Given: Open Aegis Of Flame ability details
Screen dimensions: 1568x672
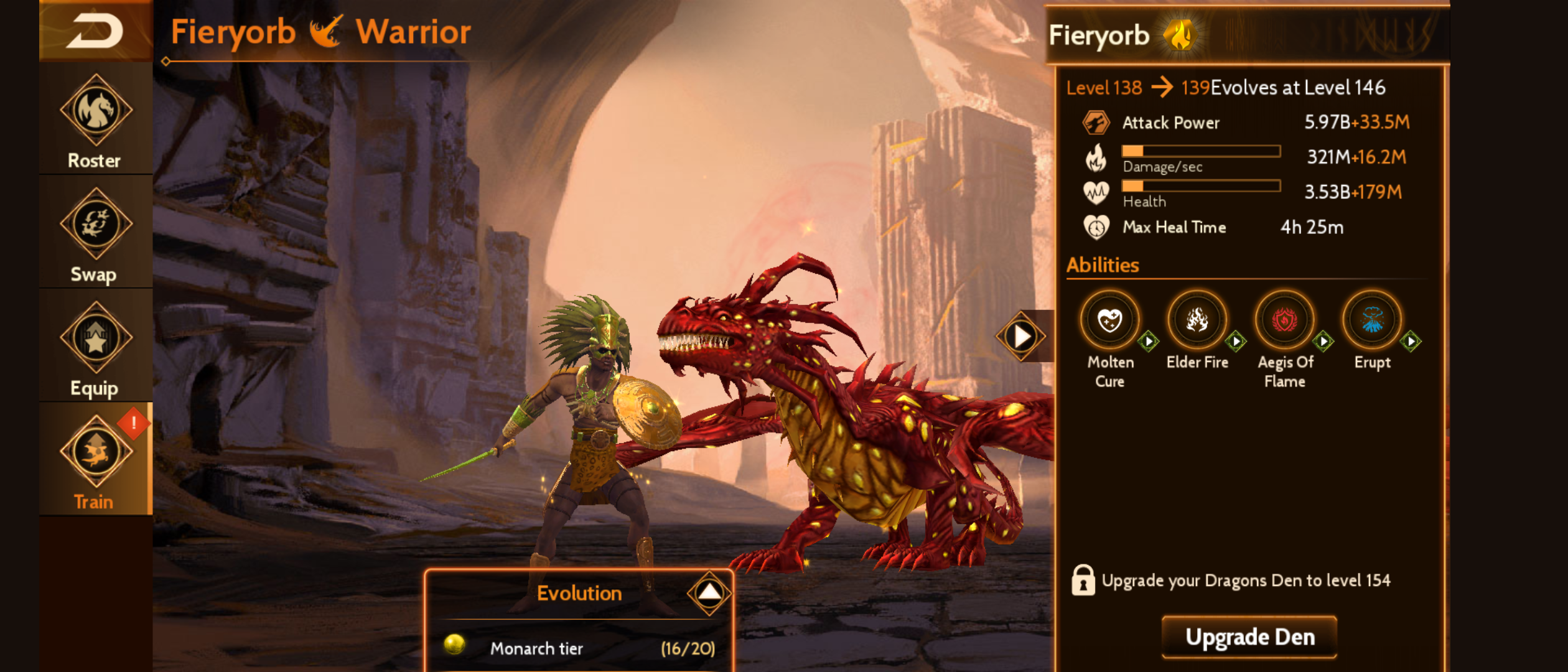Looking at the screenshot, I should 1285,321.
